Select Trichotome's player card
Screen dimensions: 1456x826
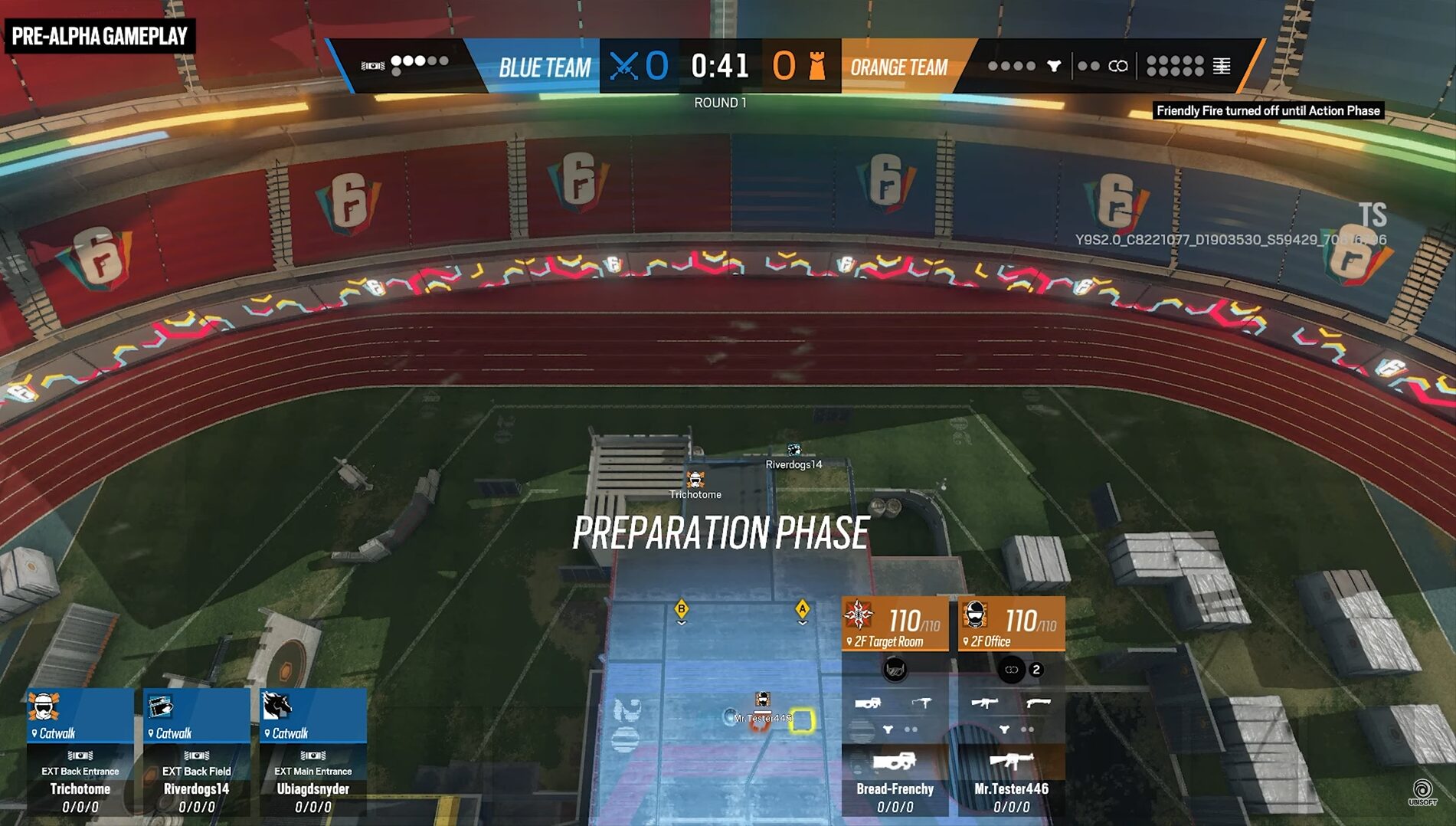click(80, 751)
